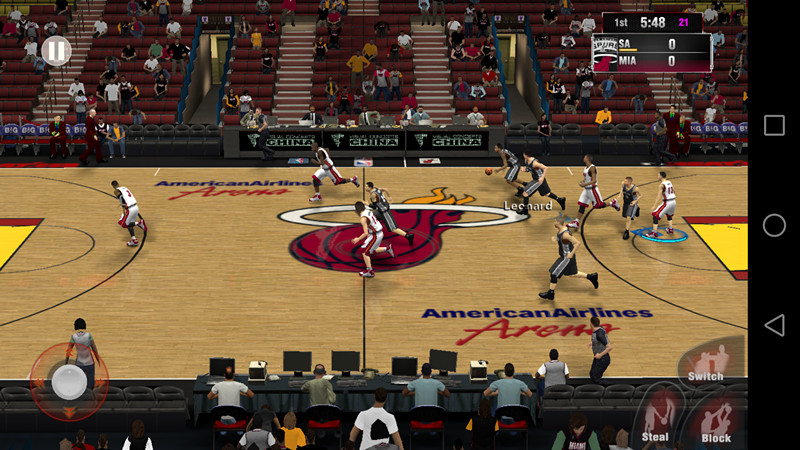The width and height of the screenshot is (800, 450).
Task: Tap the Block button
Action: coord(716,420)
